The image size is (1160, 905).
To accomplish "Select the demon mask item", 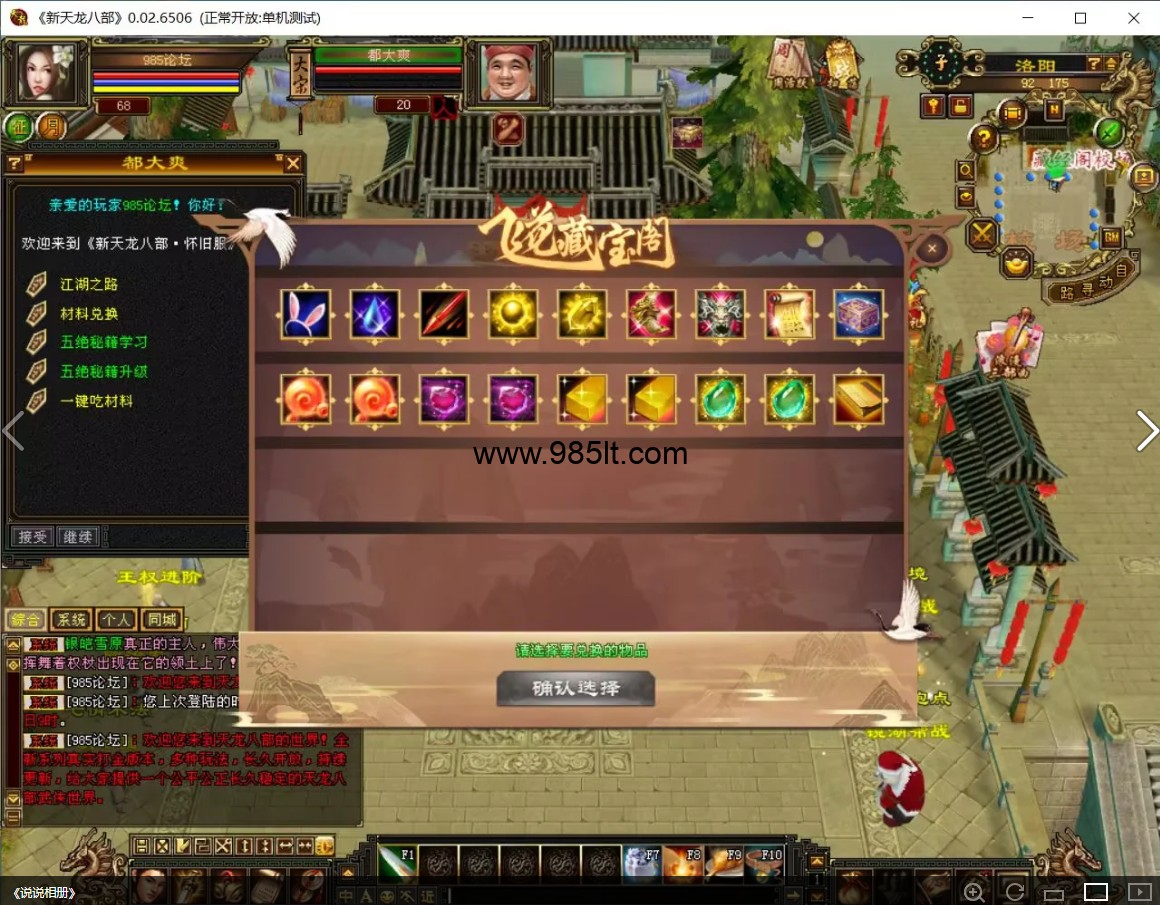I will click(x=720, y=314).
